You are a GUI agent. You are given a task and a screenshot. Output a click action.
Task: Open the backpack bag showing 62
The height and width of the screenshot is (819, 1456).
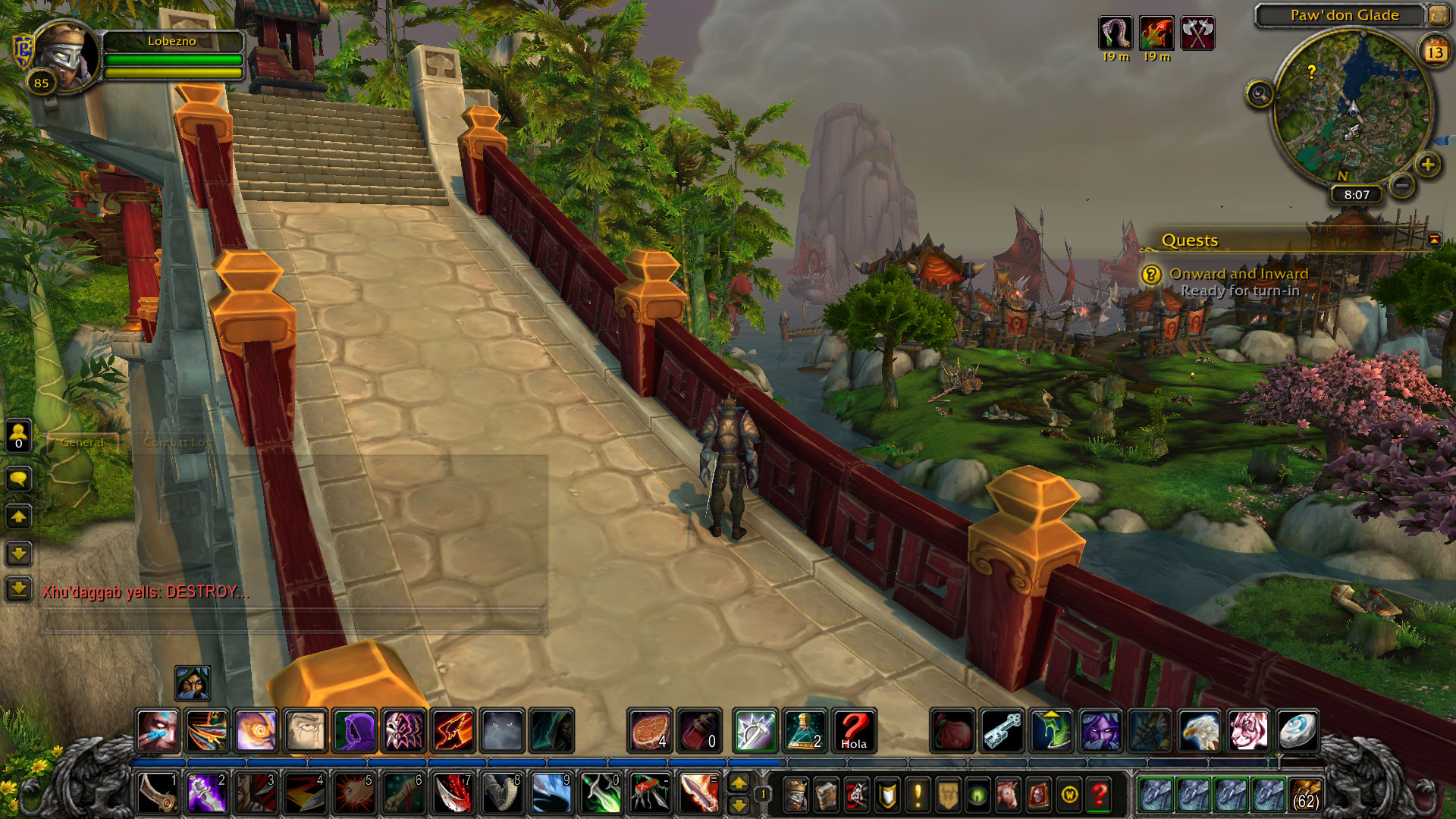[x=1305, y=794]
